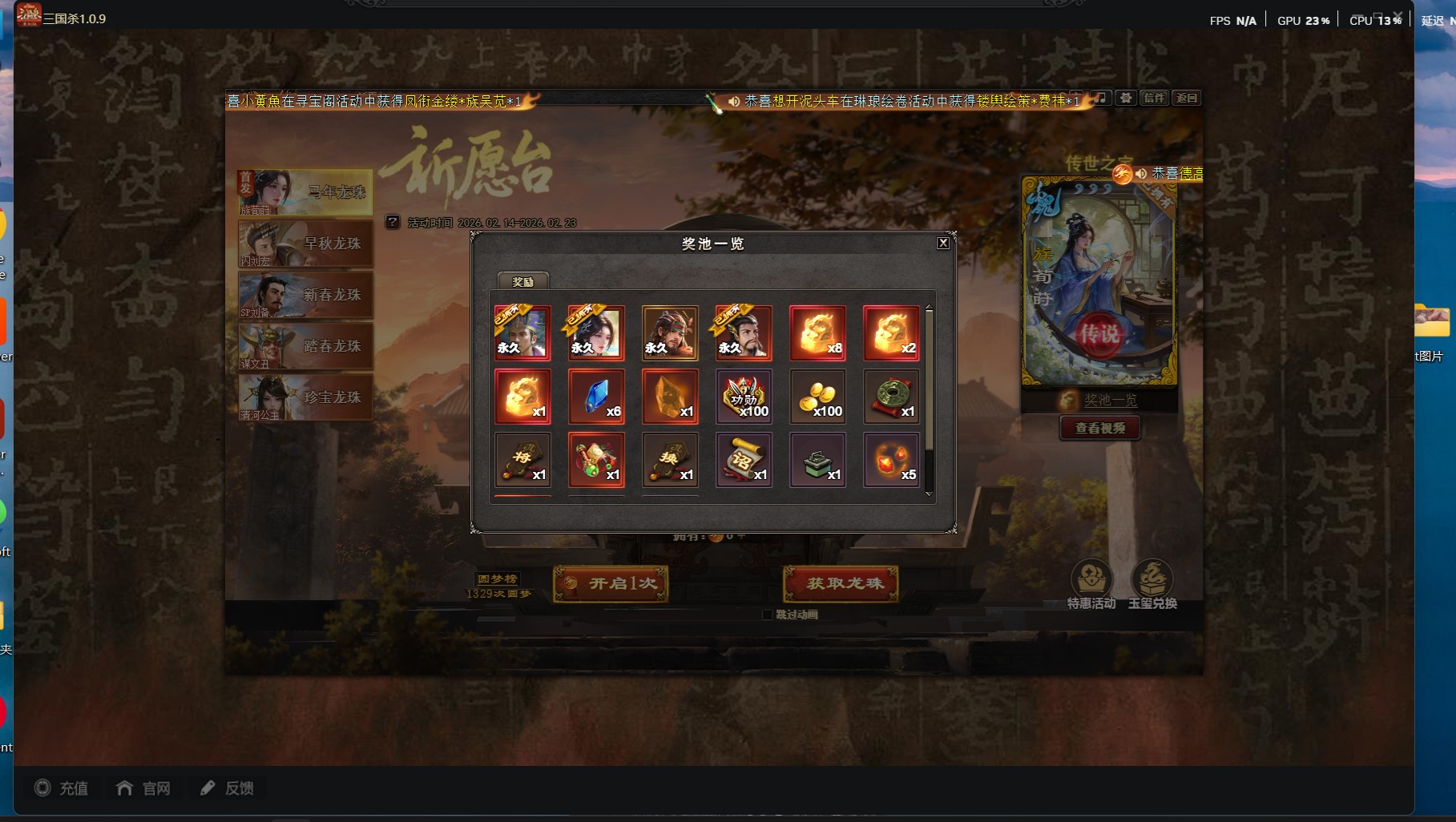Click the 获取龙珠 button
Screen dimensions: 1456x822
[x=841, y=583]
